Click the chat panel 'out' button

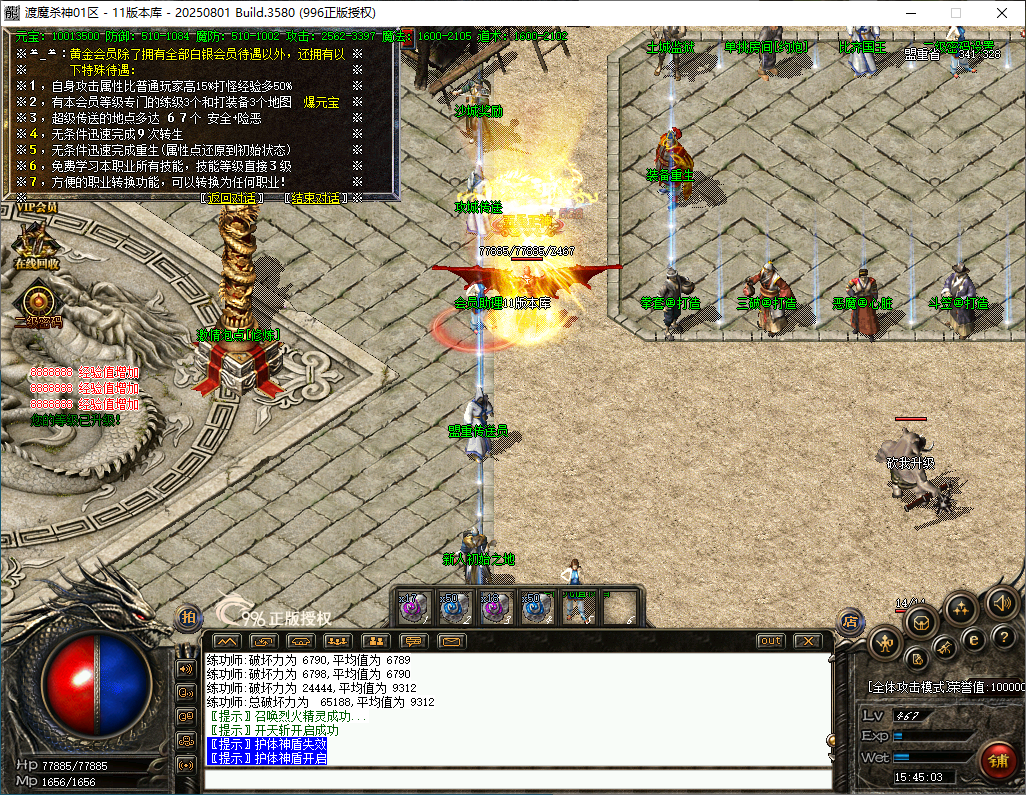pyautogui.click(x=770, y=640)
